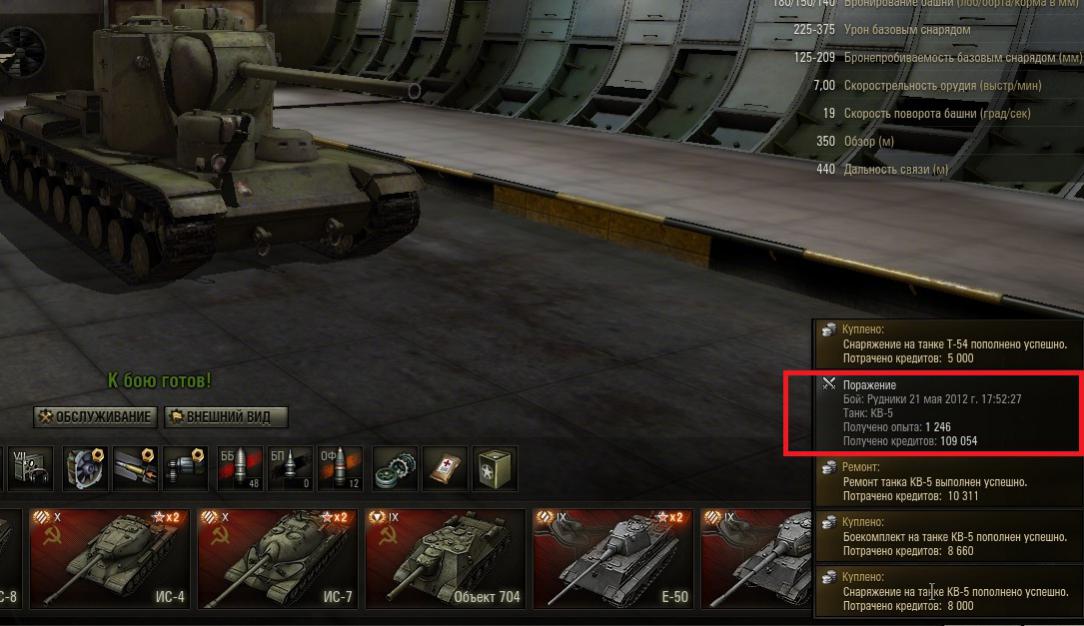Open the Внешний вид (Exterior) customization

(225, 417)
